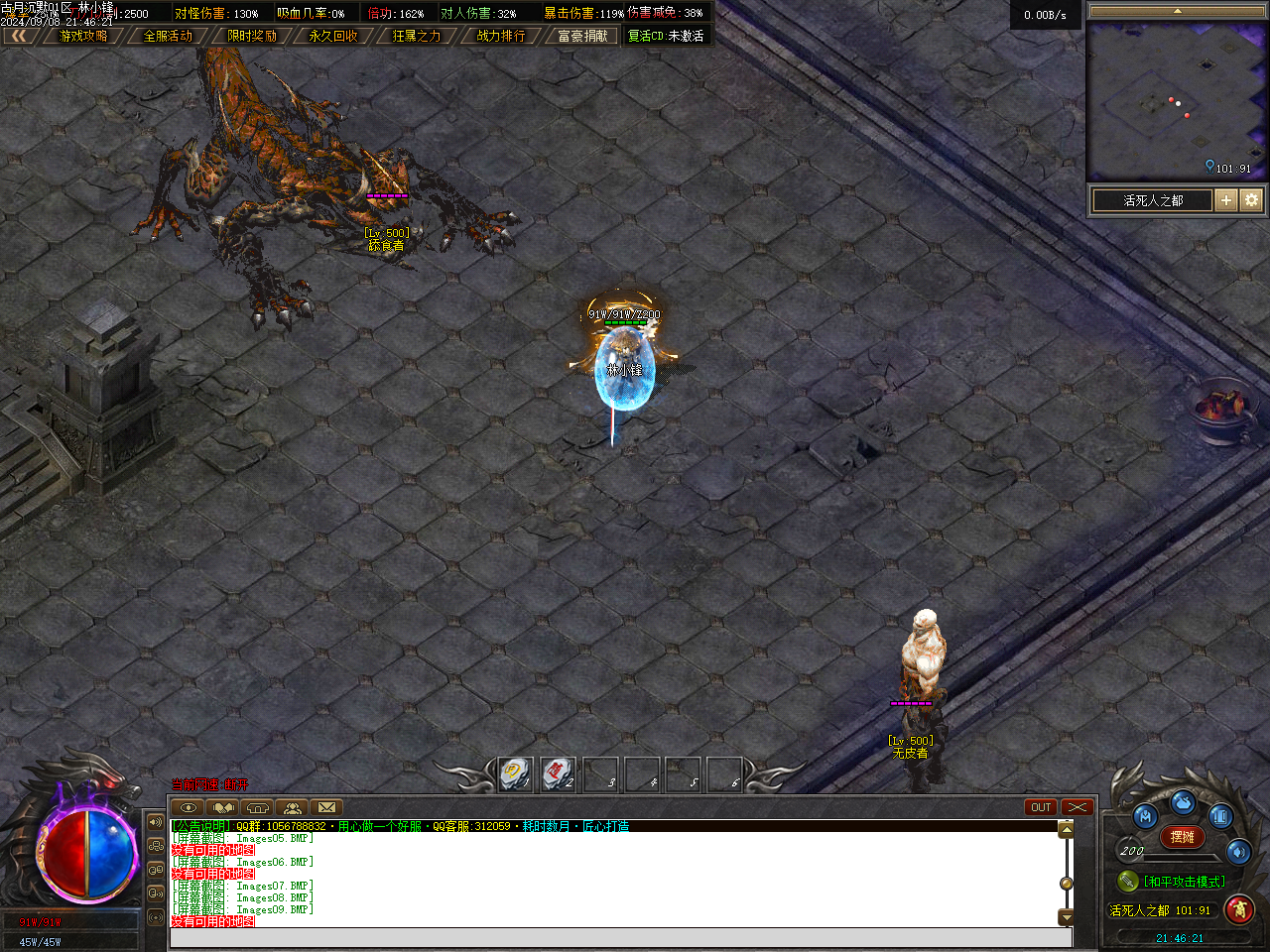This screenshot has width=1270, height=952.
Task: Open the 限时奖励 timed rewards menu
Action: 252,36
